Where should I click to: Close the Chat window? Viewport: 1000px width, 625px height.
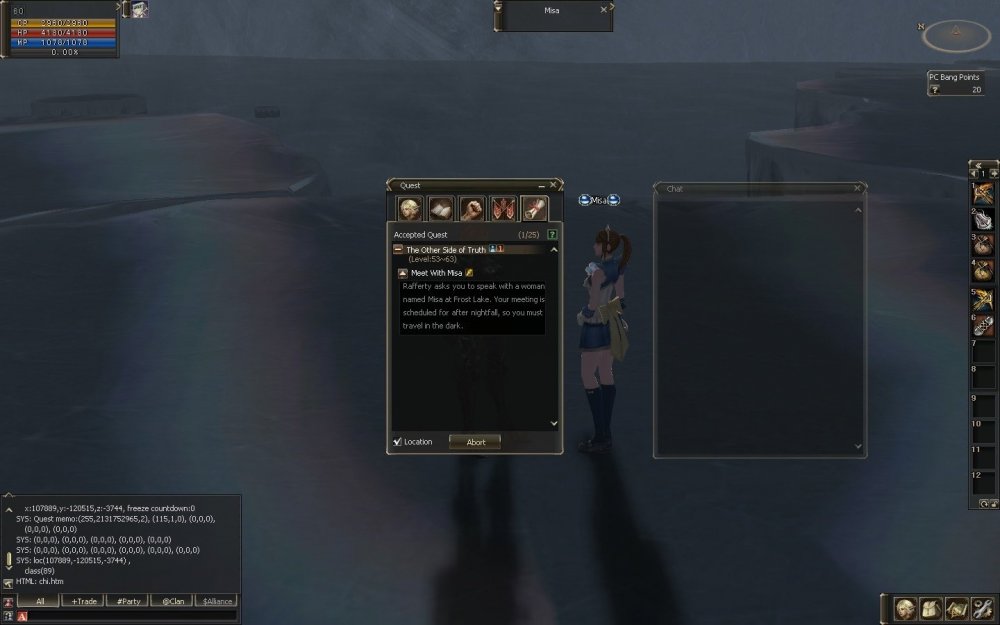click(x=857, y=188)
